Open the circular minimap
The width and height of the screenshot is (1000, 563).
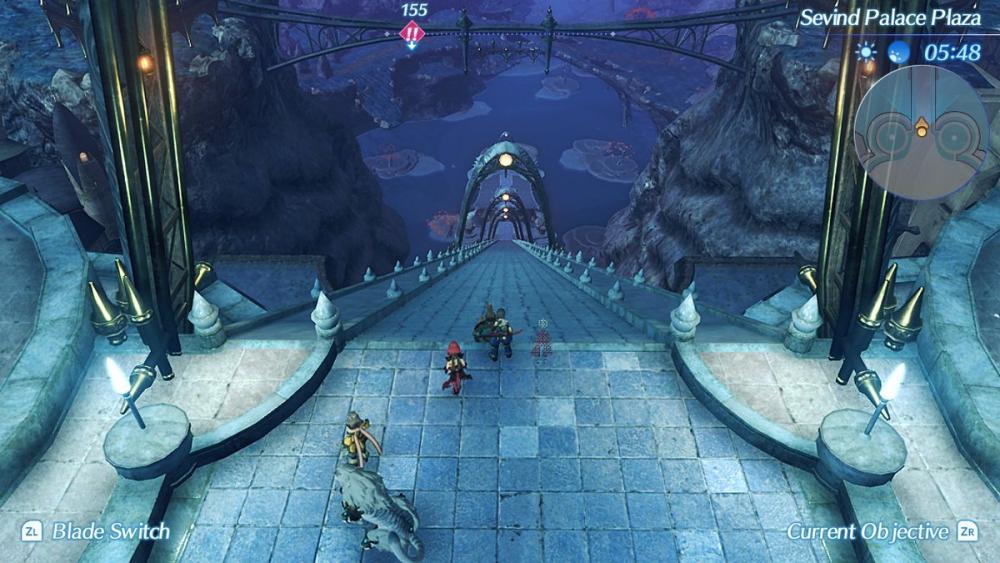coord(921,129)
